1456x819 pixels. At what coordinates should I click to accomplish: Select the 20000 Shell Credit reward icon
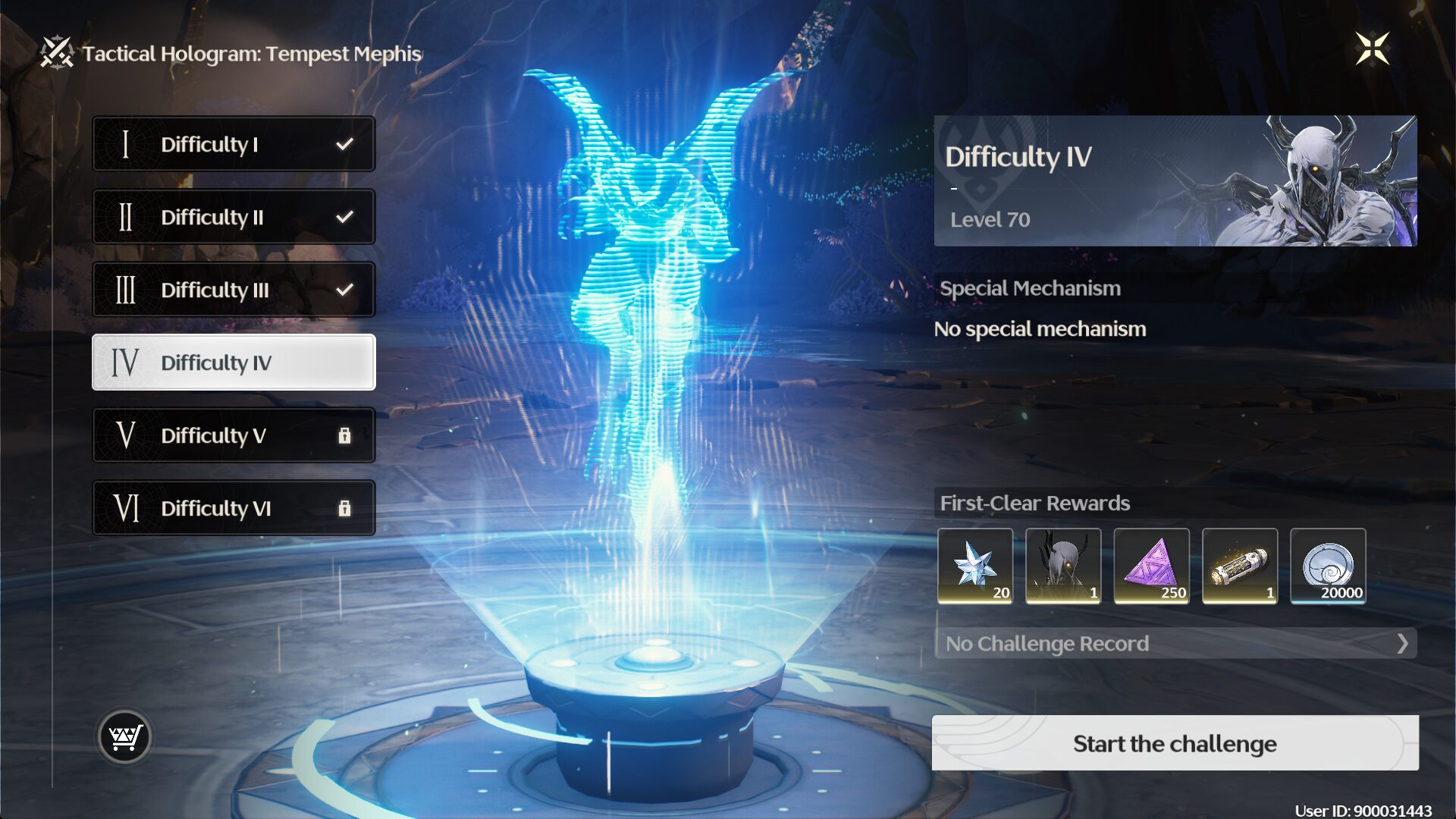(x=1328, y=566)
